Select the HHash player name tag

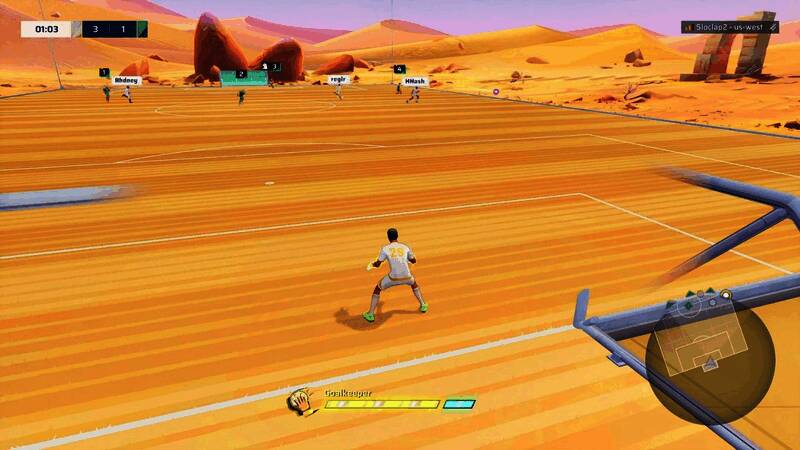pyautogui.click(x=415, y=81)
